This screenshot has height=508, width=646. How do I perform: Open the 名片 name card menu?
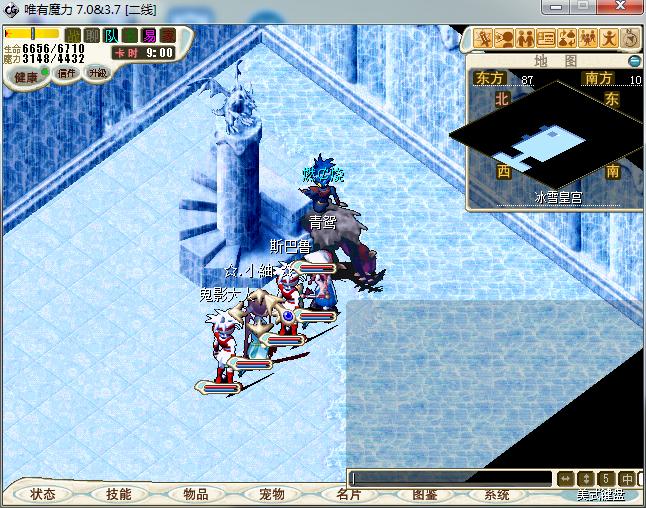point(348,494)
